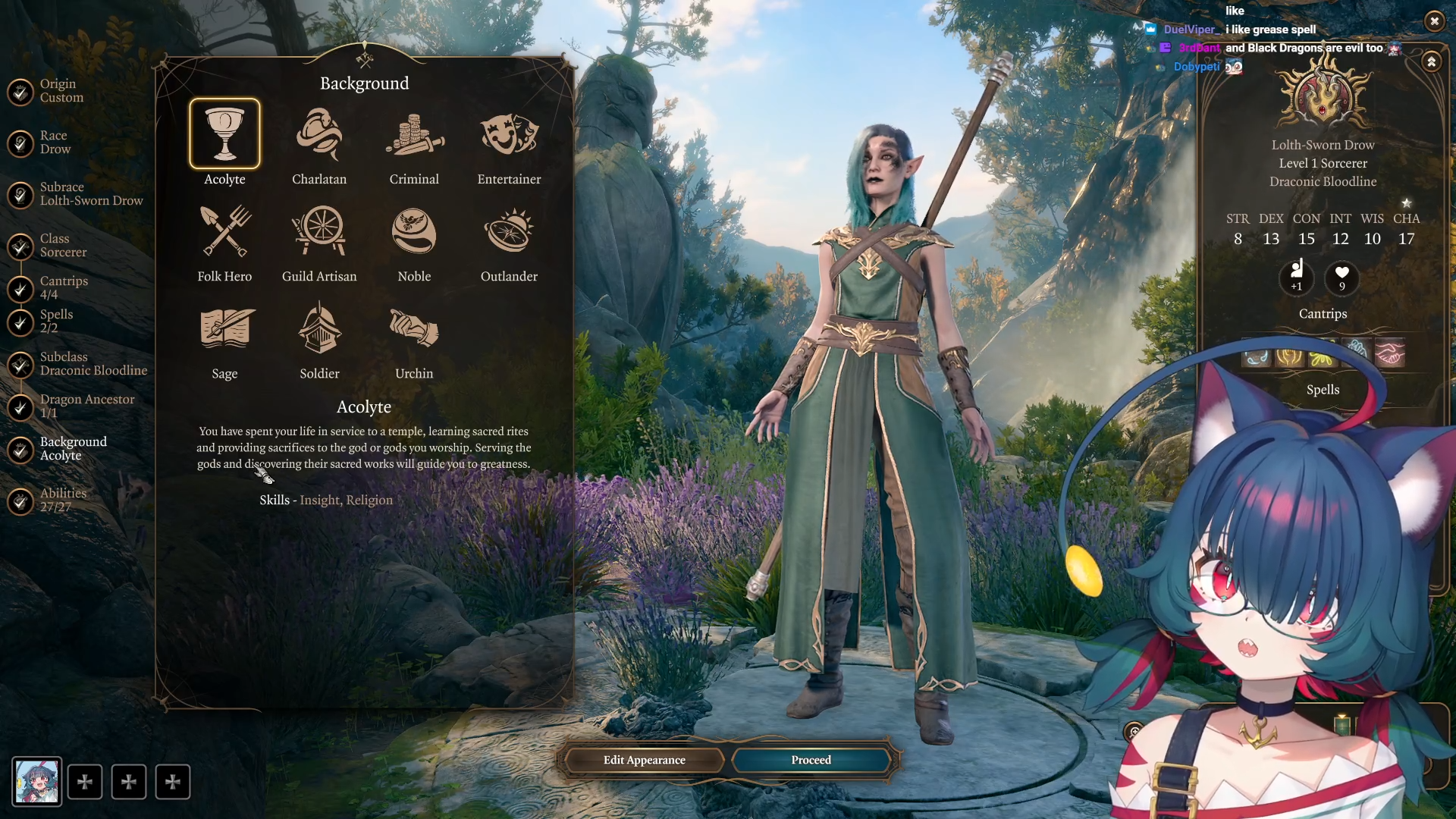Select the party member portrait
This screenshot has width=1456, height=819.
tap(37, 781)
